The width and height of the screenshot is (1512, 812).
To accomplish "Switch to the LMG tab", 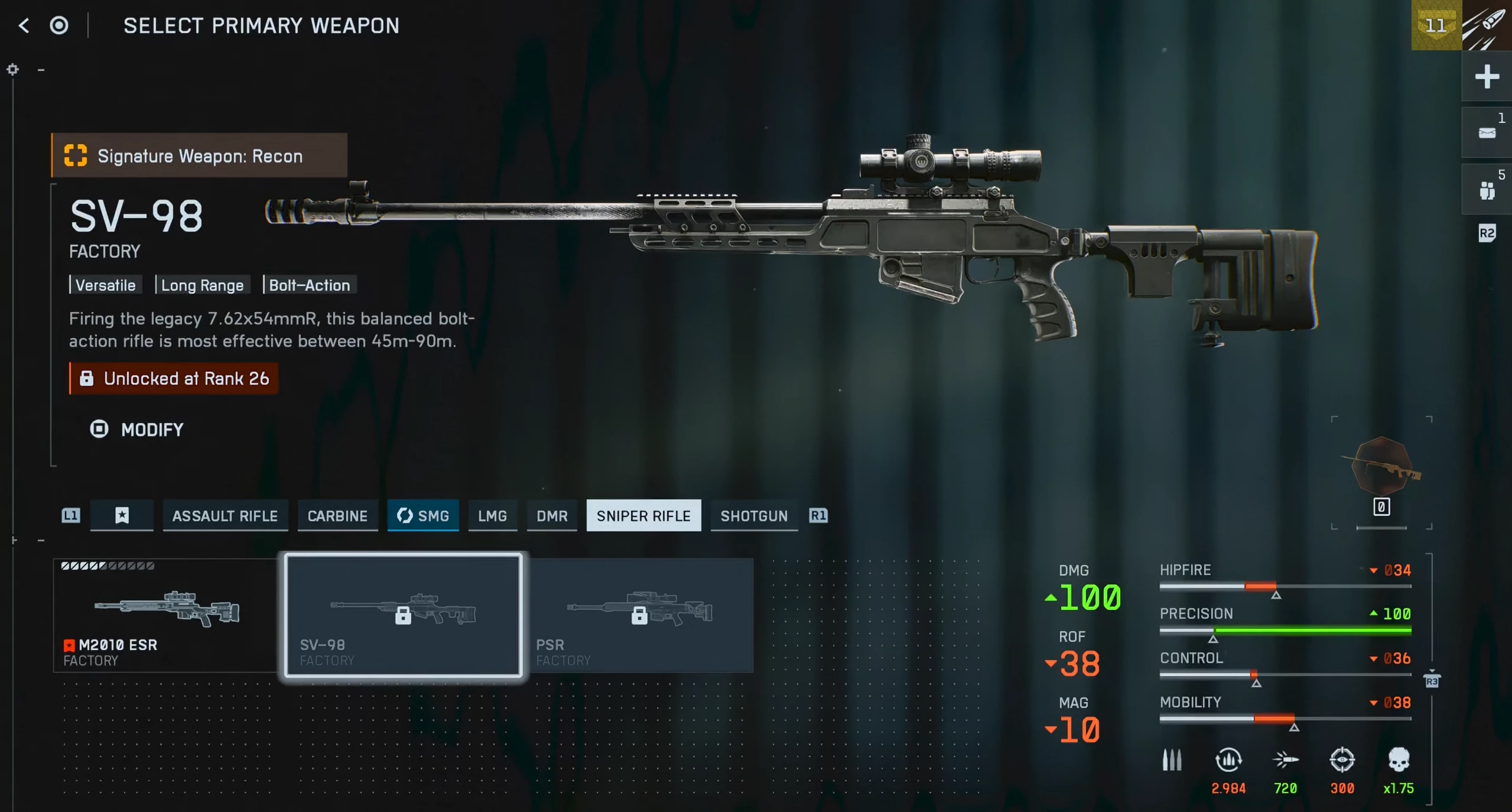I will click(x=492, y=516).
